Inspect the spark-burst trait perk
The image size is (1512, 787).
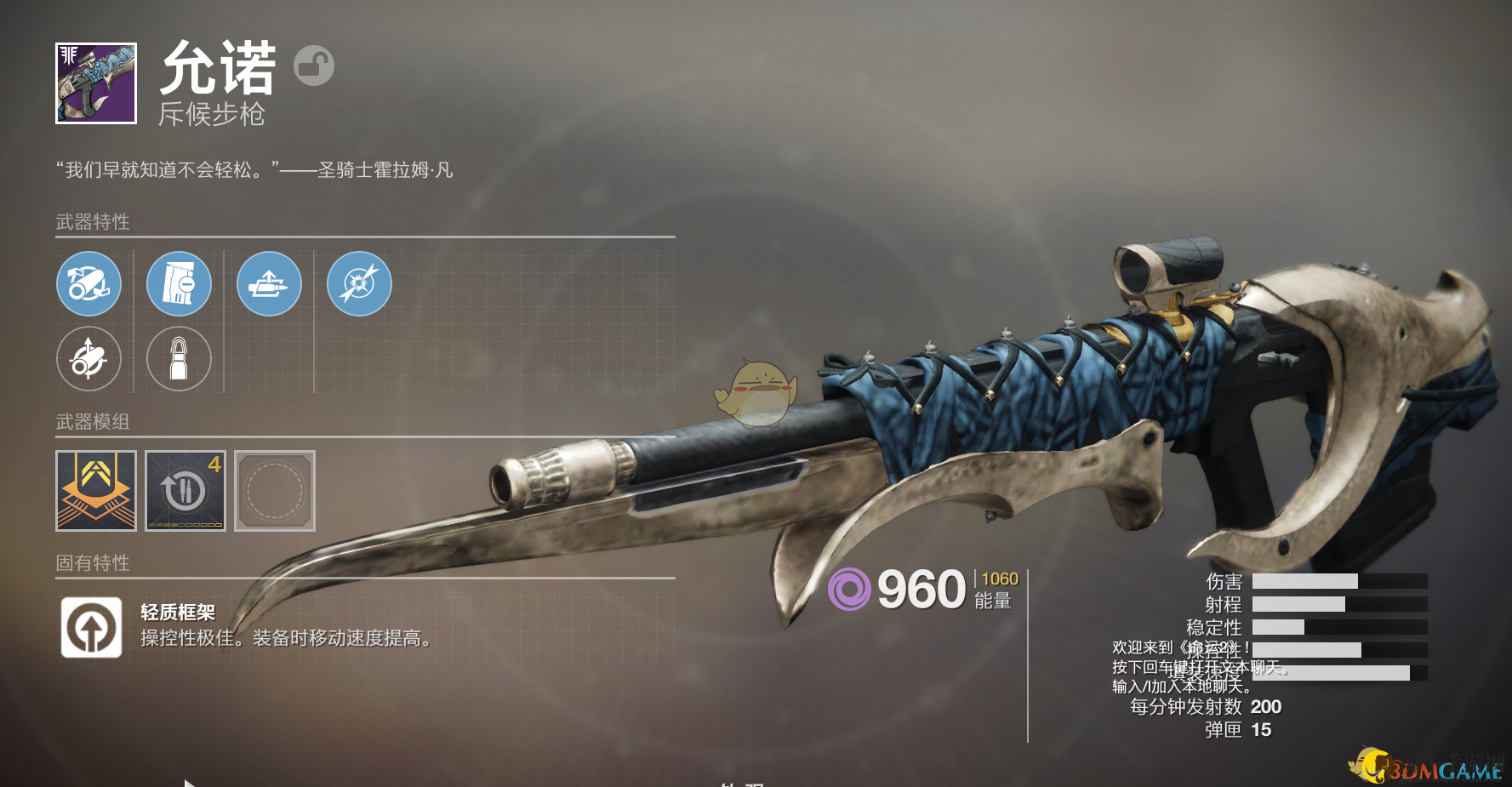[x=359, y=284]
